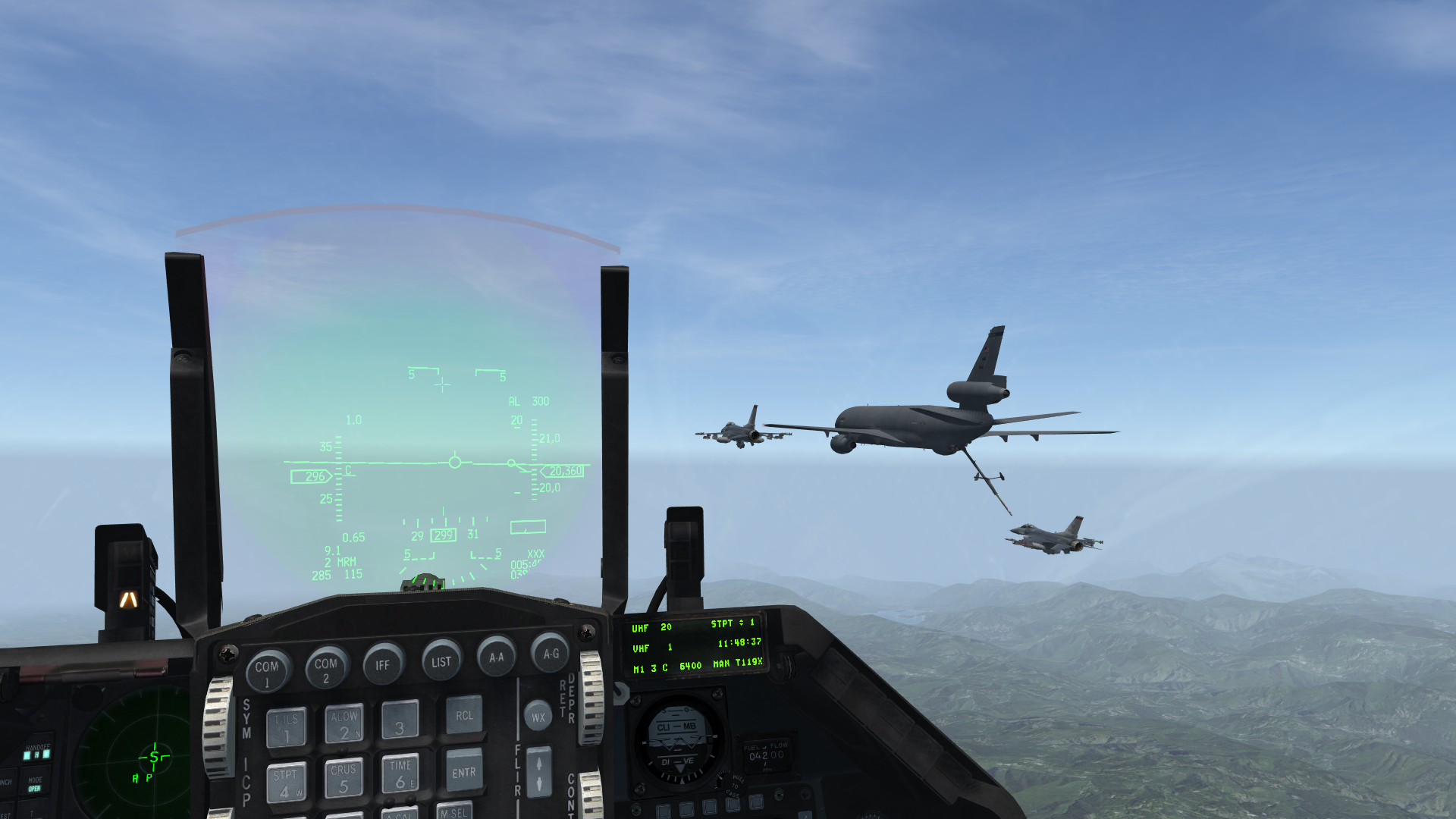
Task: Tap the T-ILS 1 keypad key
Action: (x=287, y=728)
